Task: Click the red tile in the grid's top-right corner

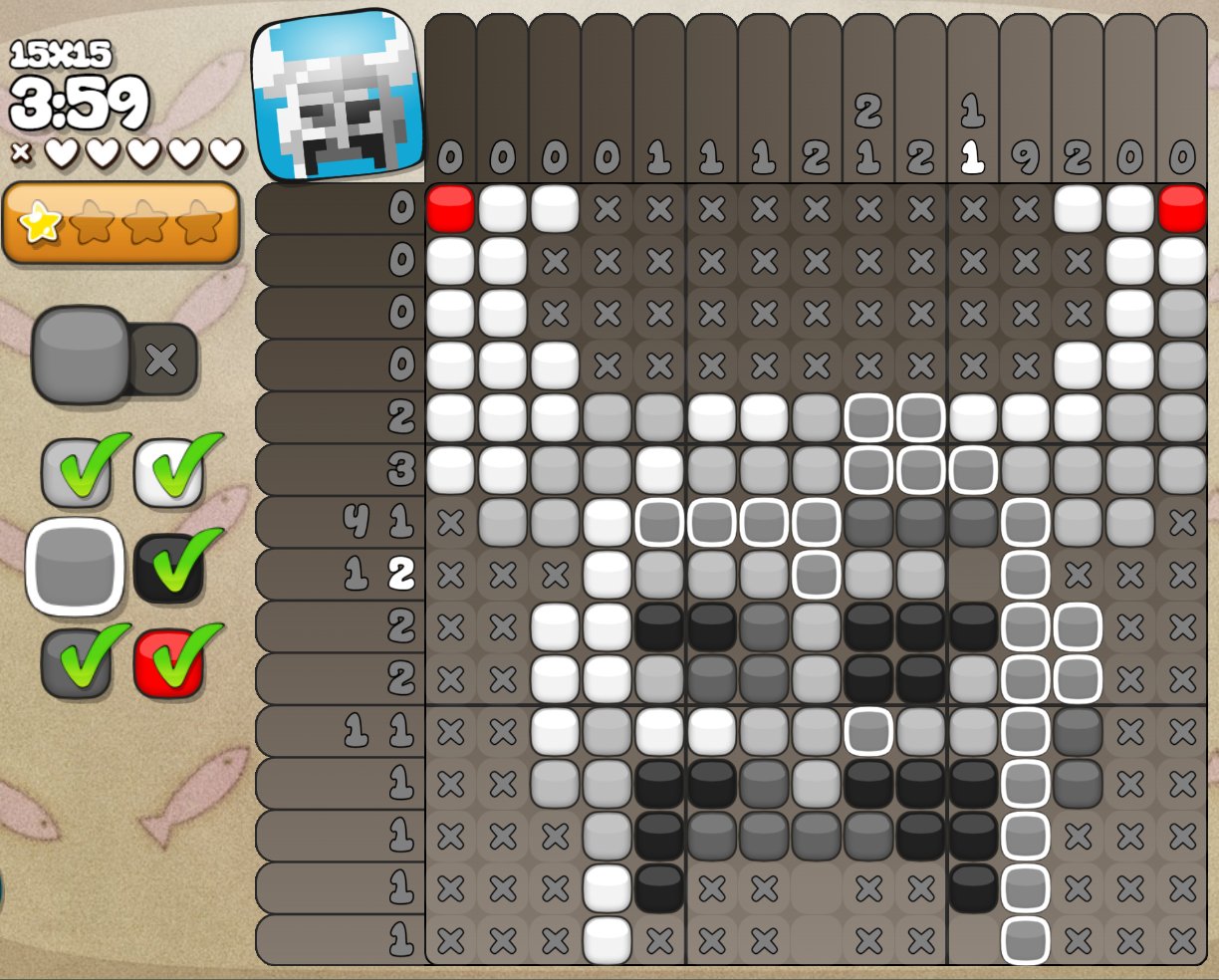Action: click(1181, 209)
